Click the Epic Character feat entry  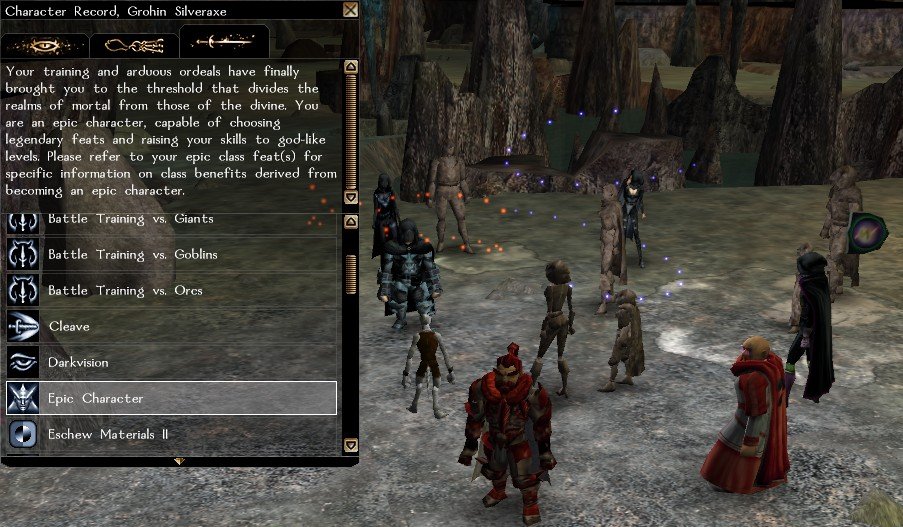point(170,399)
